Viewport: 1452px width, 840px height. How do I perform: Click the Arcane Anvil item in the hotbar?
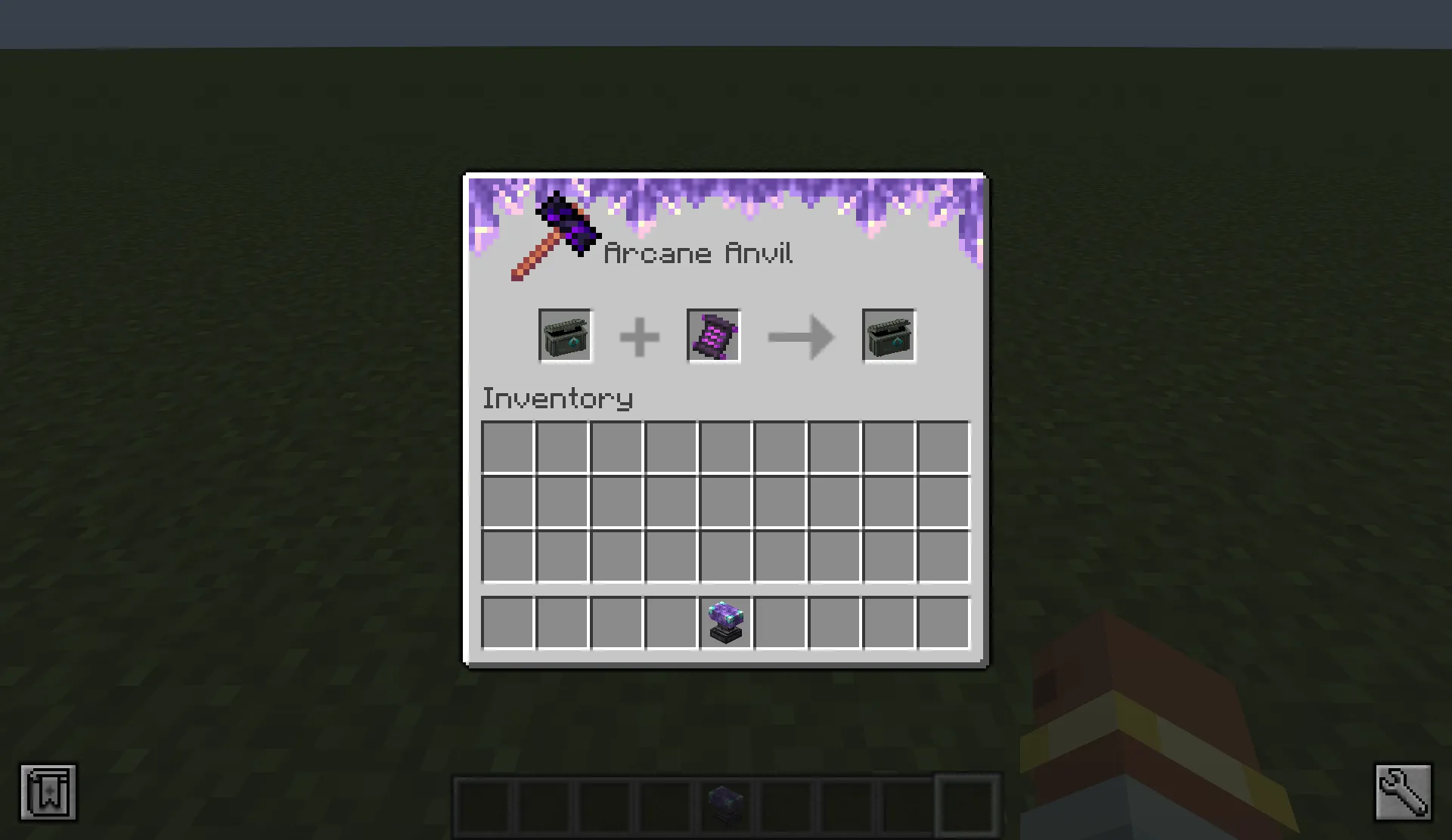pyautogui.click(x=724, y=804)
